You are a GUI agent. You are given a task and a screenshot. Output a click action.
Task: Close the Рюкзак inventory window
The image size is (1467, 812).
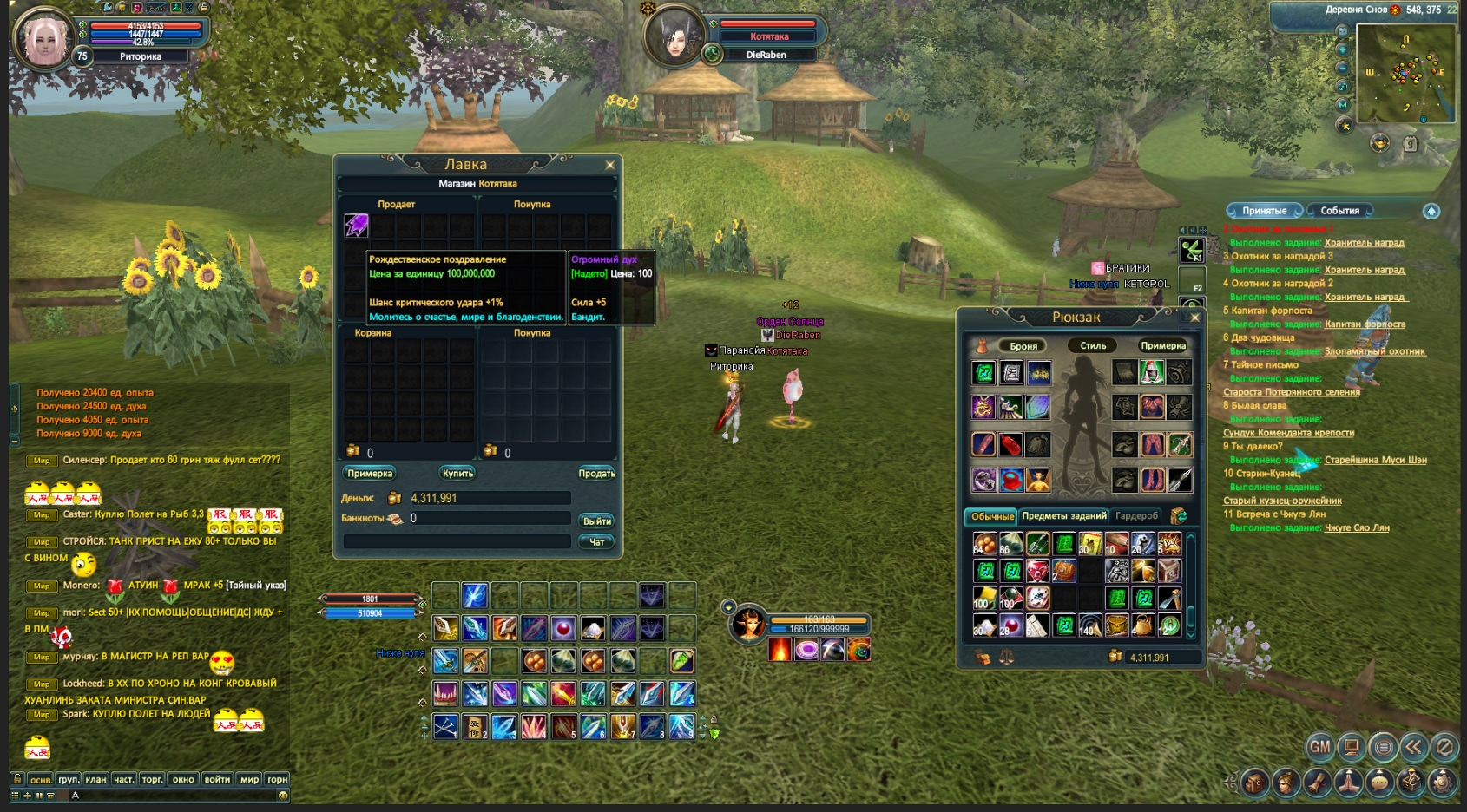click(1194, 318)
